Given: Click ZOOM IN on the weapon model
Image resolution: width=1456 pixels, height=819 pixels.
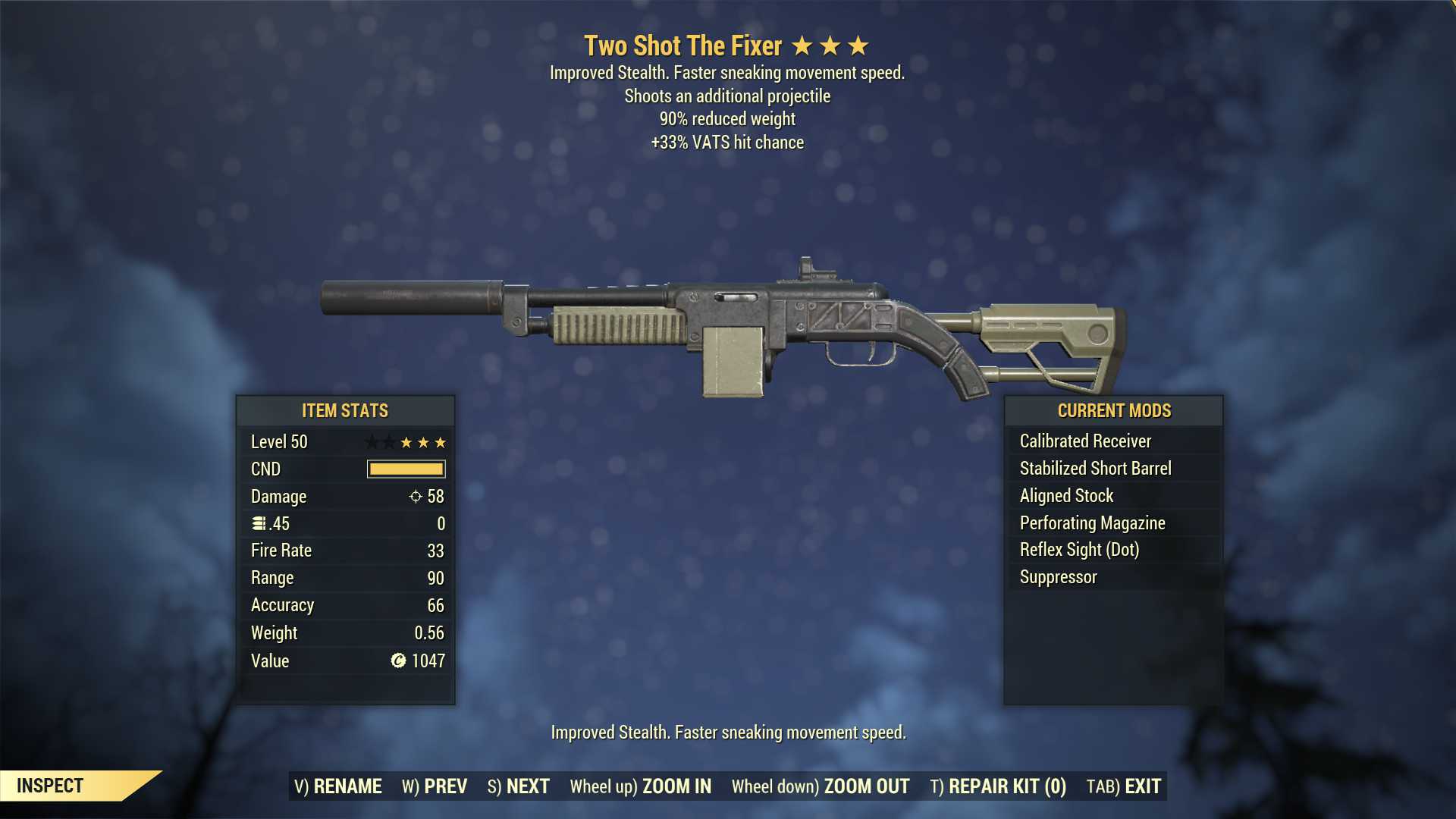Looking at the screenshot, I should point(641,786).
